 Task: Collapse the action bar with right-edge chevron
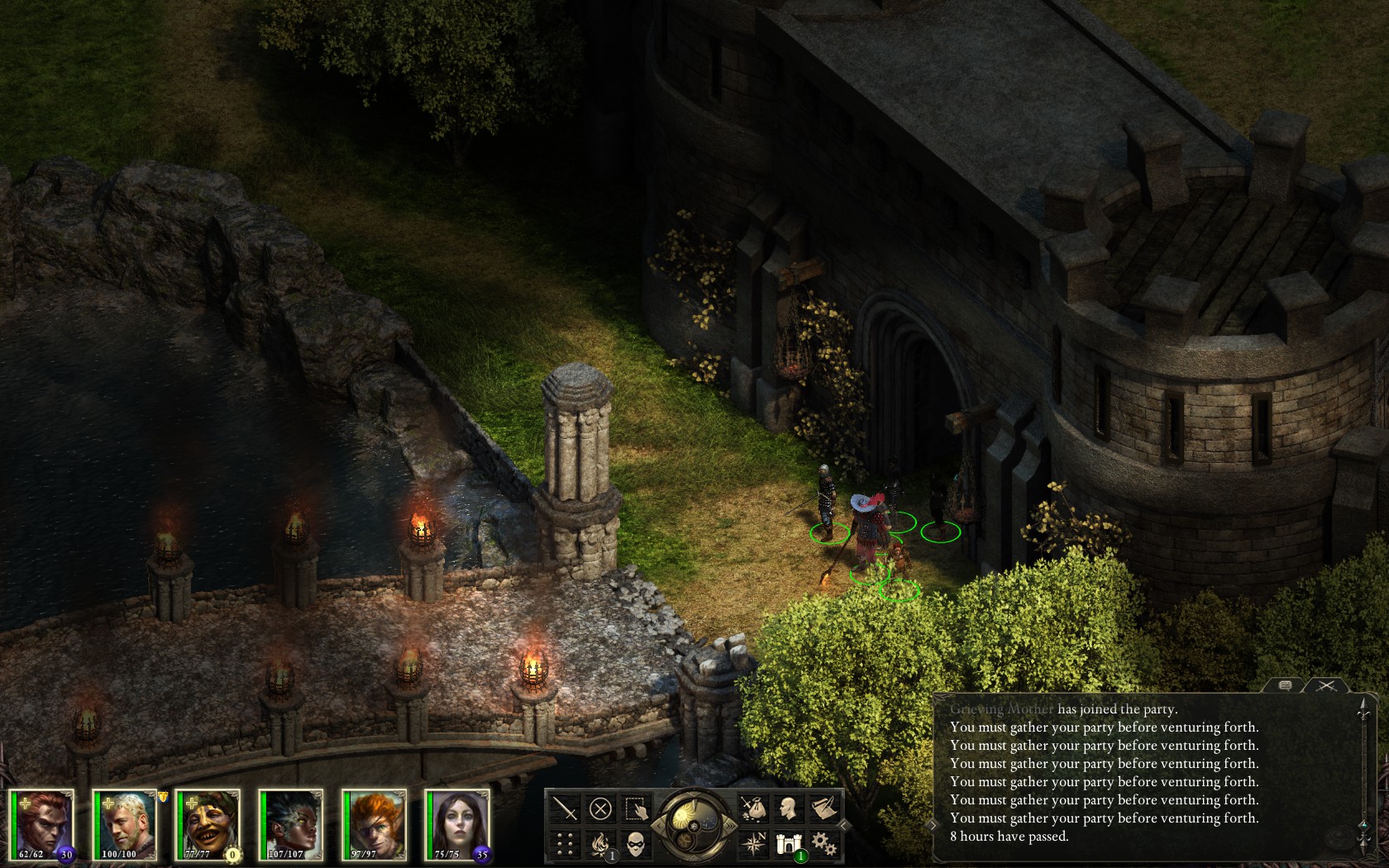(842, 825)
